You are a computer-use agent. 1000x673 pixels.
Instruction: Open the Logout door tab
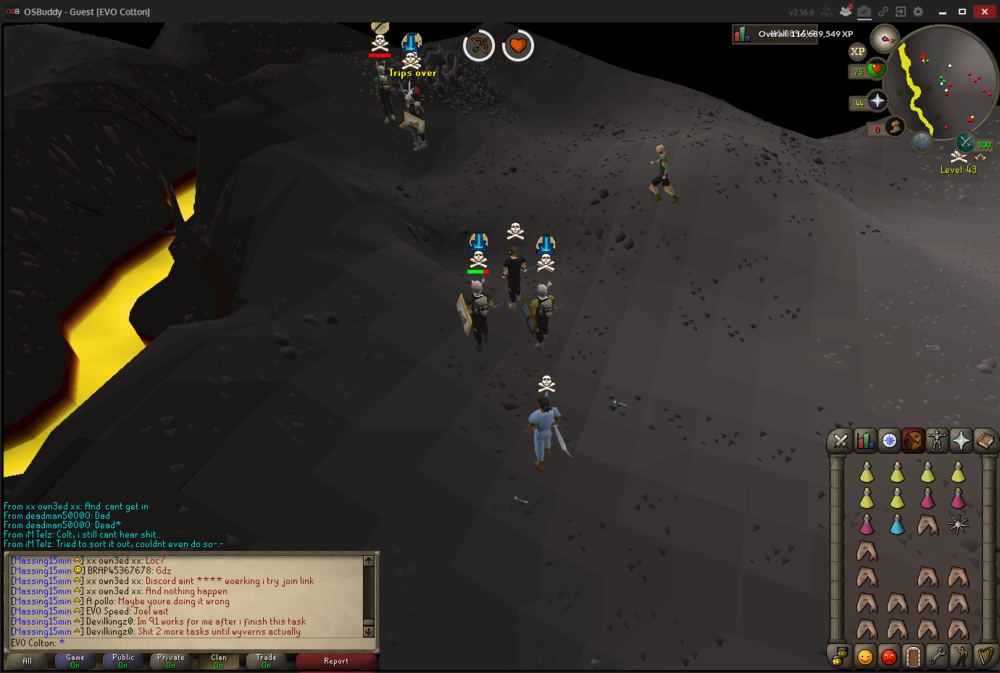pos(913,657)
